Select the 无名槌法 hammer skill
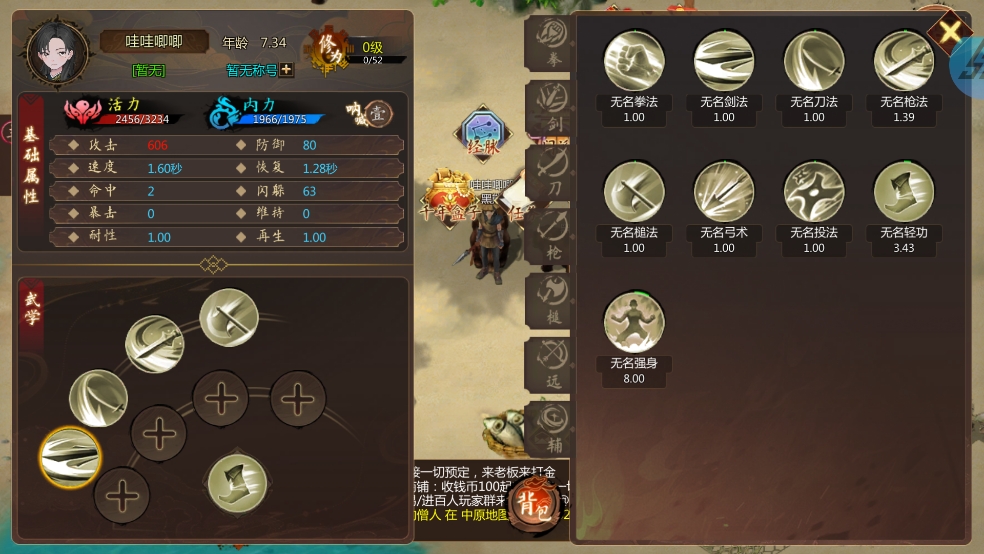The height and width of the screenshot is (554, 984). [x=634, y=192]
